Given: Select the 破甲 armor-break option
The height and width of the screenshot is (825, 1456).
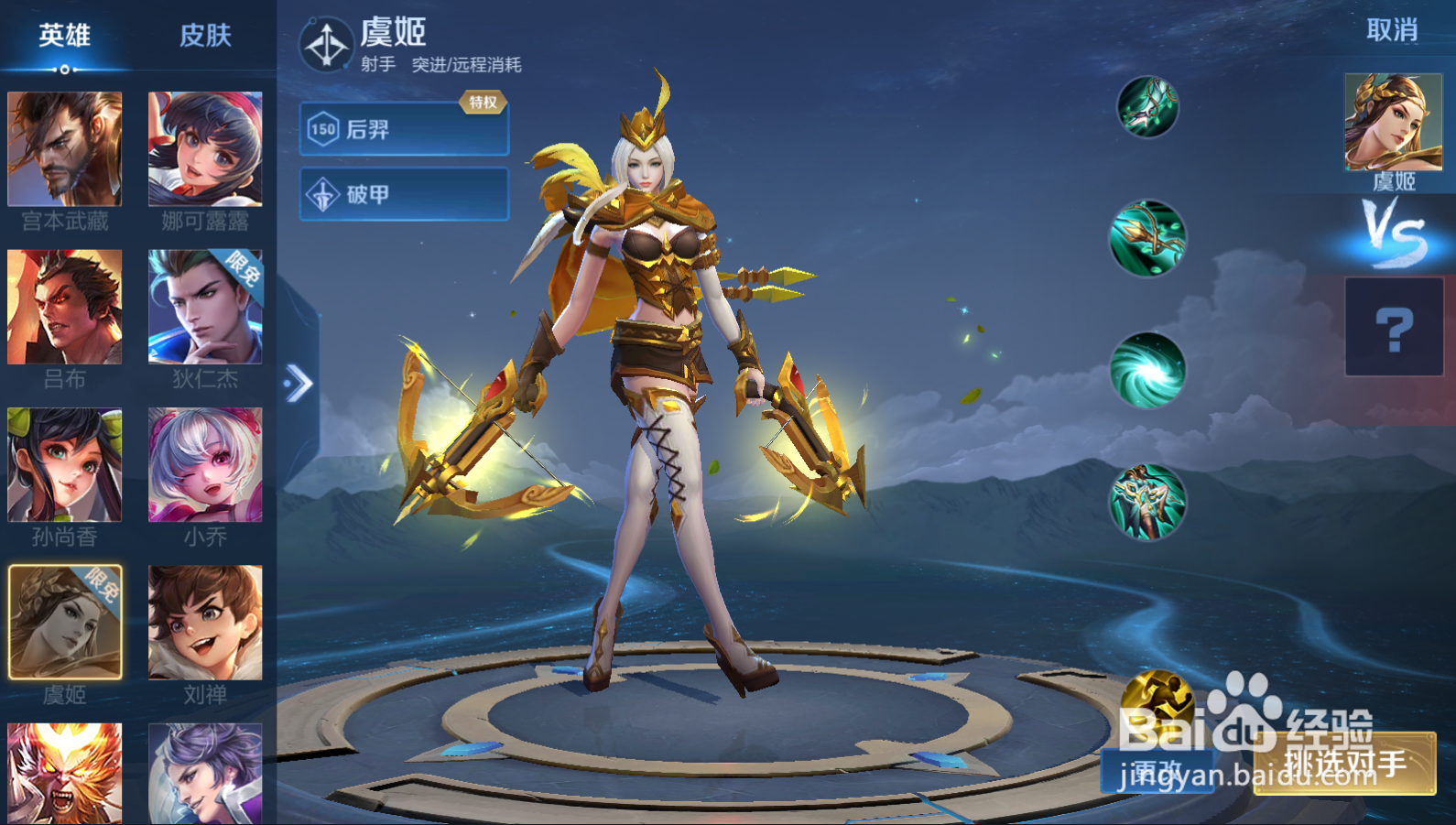Looking at the screenshot, I should (404, 194).
